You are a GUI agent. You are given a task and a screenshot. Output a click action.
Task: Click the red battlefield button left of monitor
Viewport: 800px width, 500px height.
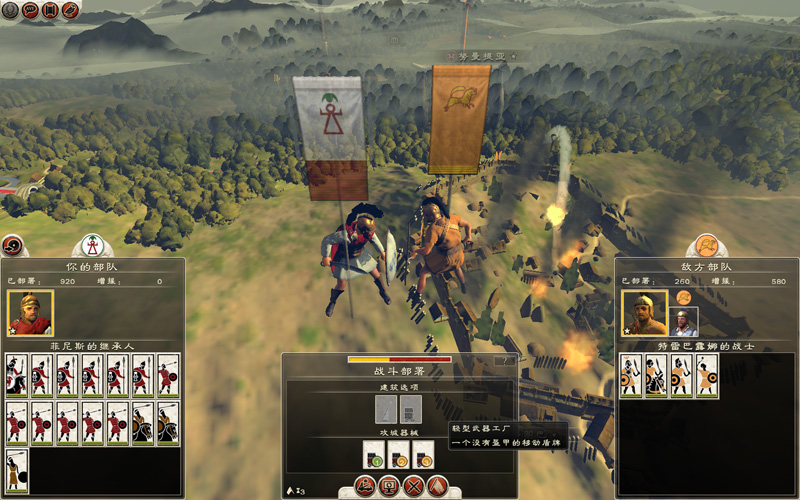coord(364,487)
